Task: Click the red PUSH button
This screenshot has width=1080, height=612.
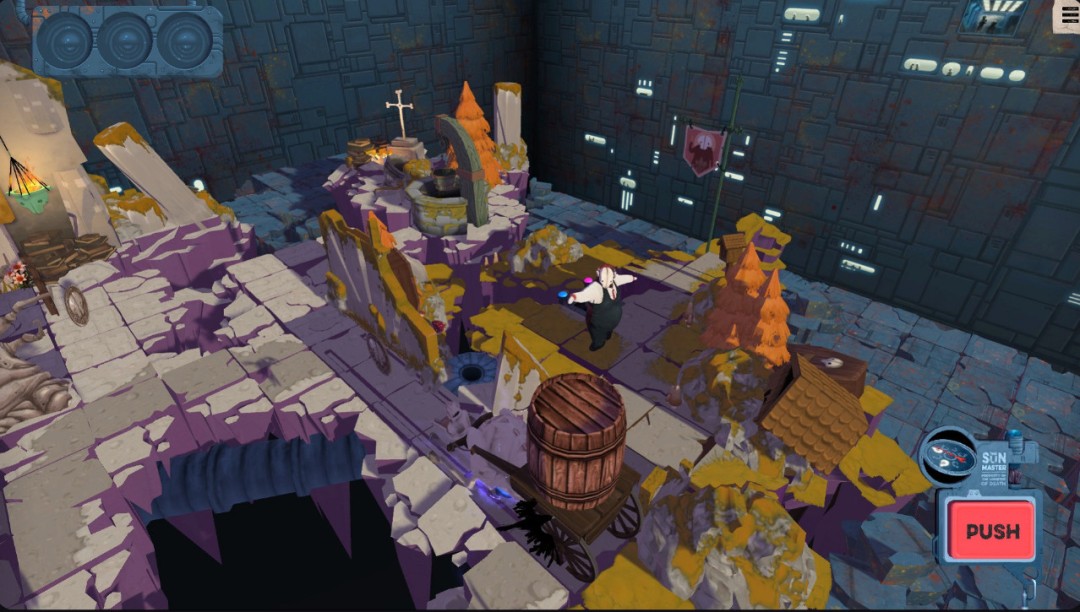Action: [x=992, y=530]
